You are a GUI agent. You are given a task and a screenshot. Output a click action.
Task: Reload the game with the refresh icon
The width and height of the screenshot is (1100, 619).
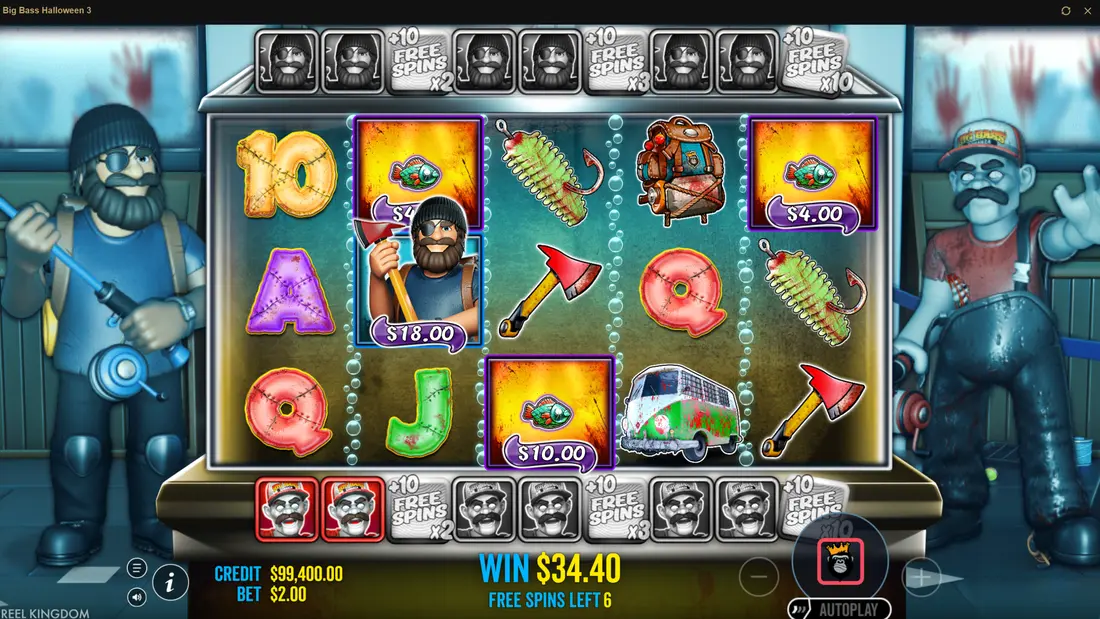tap(1066, 11)
